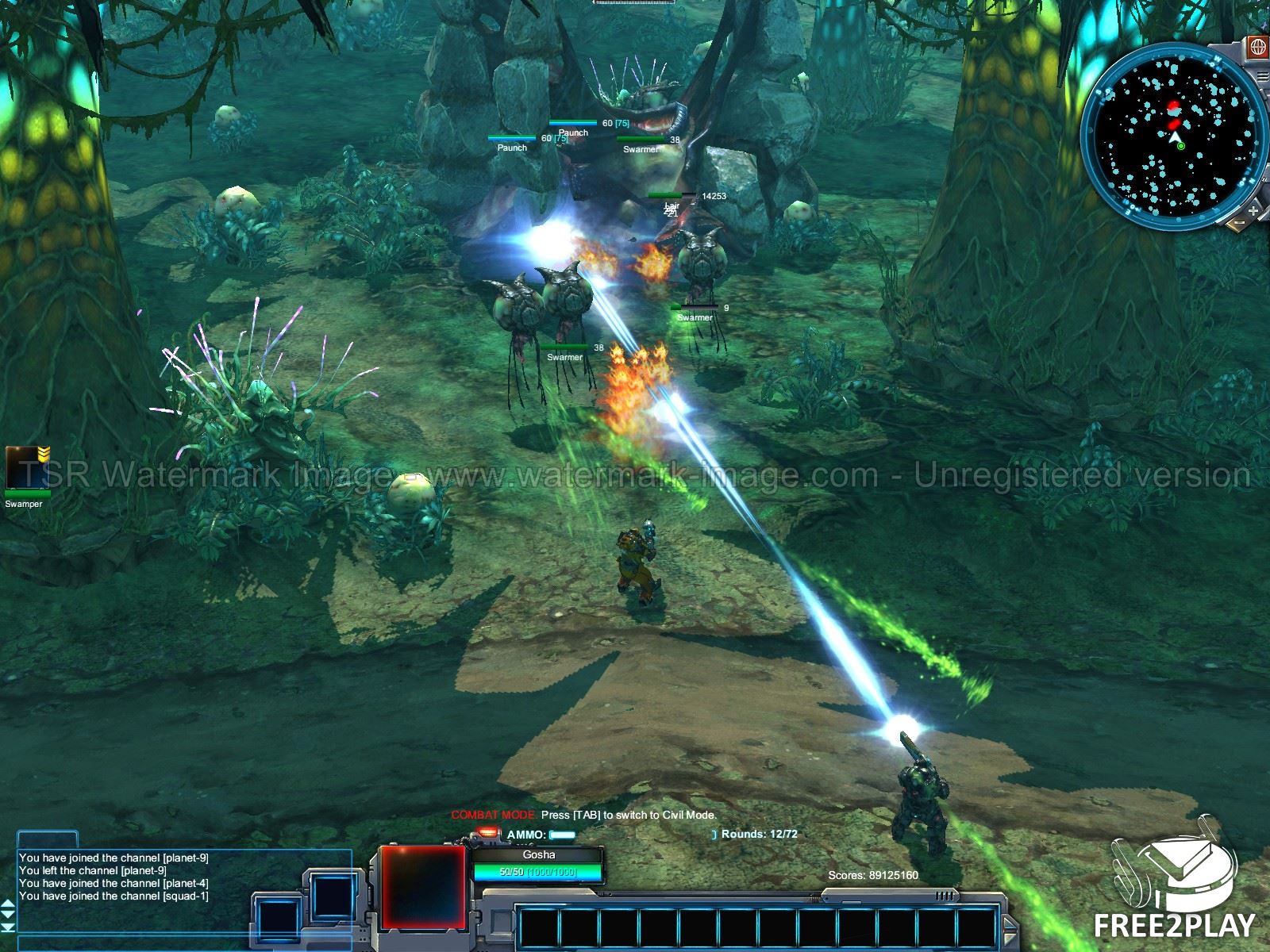
Task: Zoom out the minimap with minus button
Action: [x=1239, y=225]
